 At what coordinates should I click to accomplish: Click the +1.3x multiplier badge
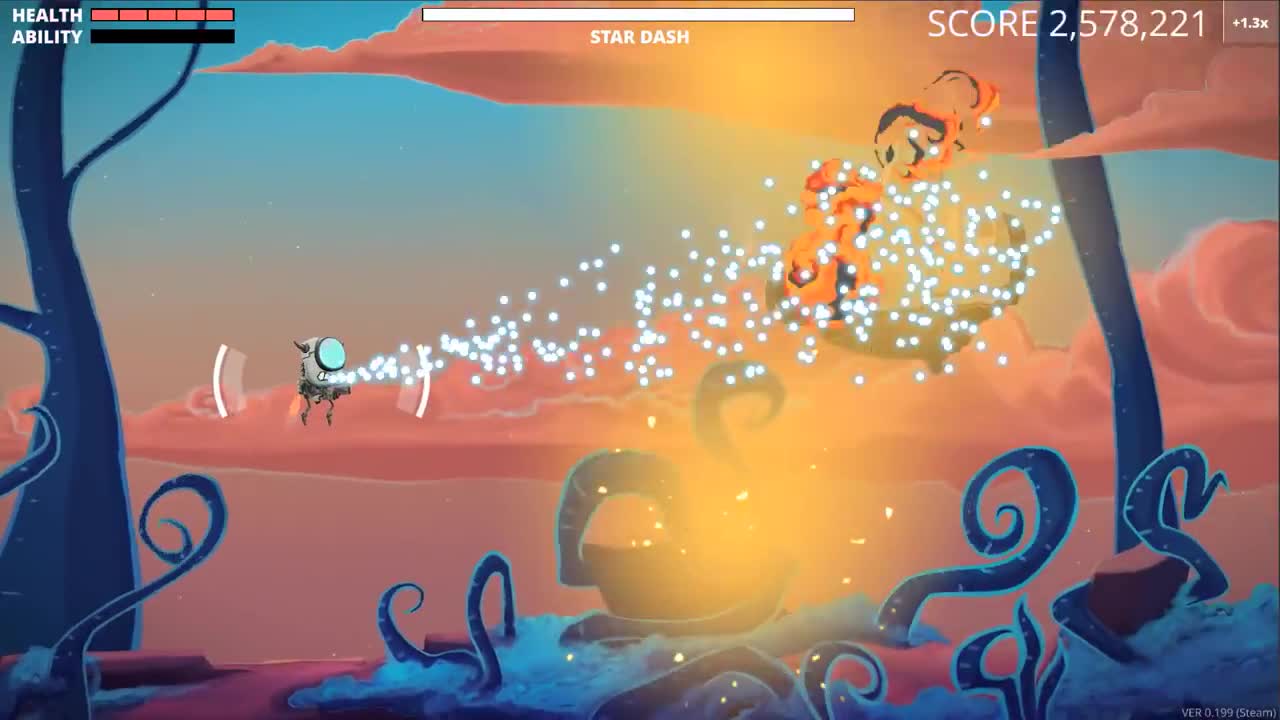click(1248, 22)
